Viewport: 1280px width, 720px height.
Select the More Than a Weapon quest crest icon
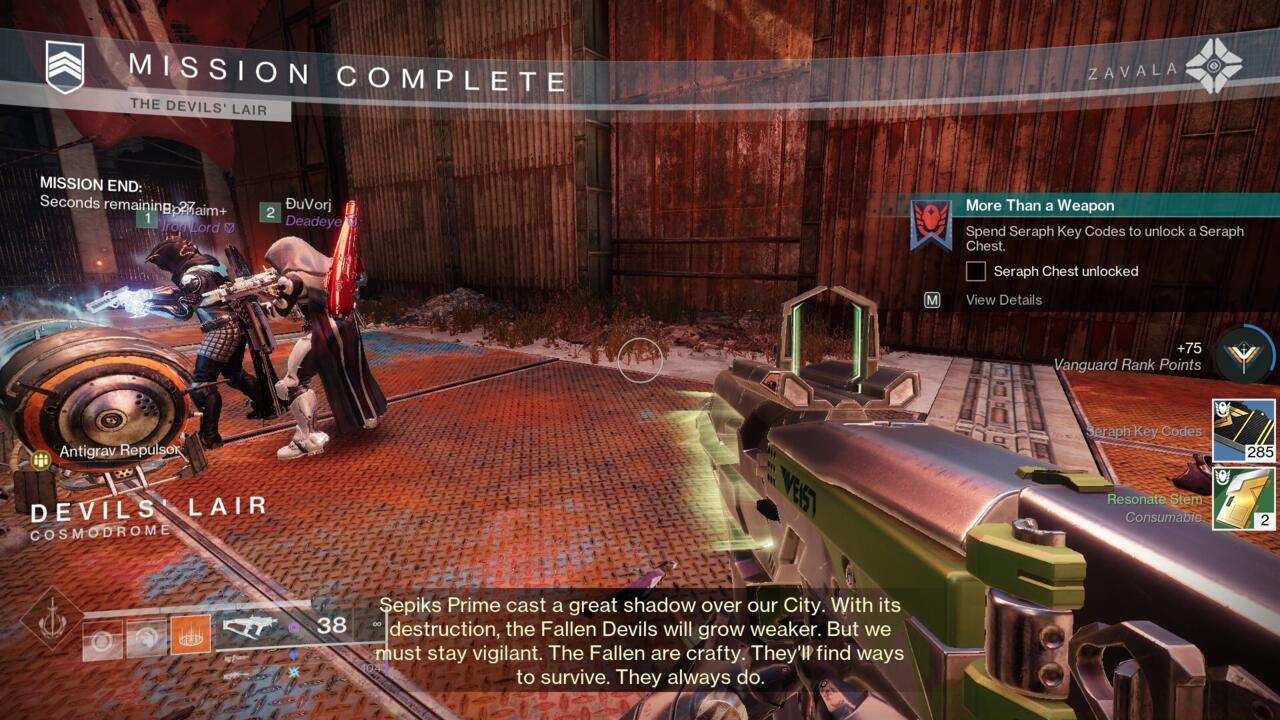point(931,218)
